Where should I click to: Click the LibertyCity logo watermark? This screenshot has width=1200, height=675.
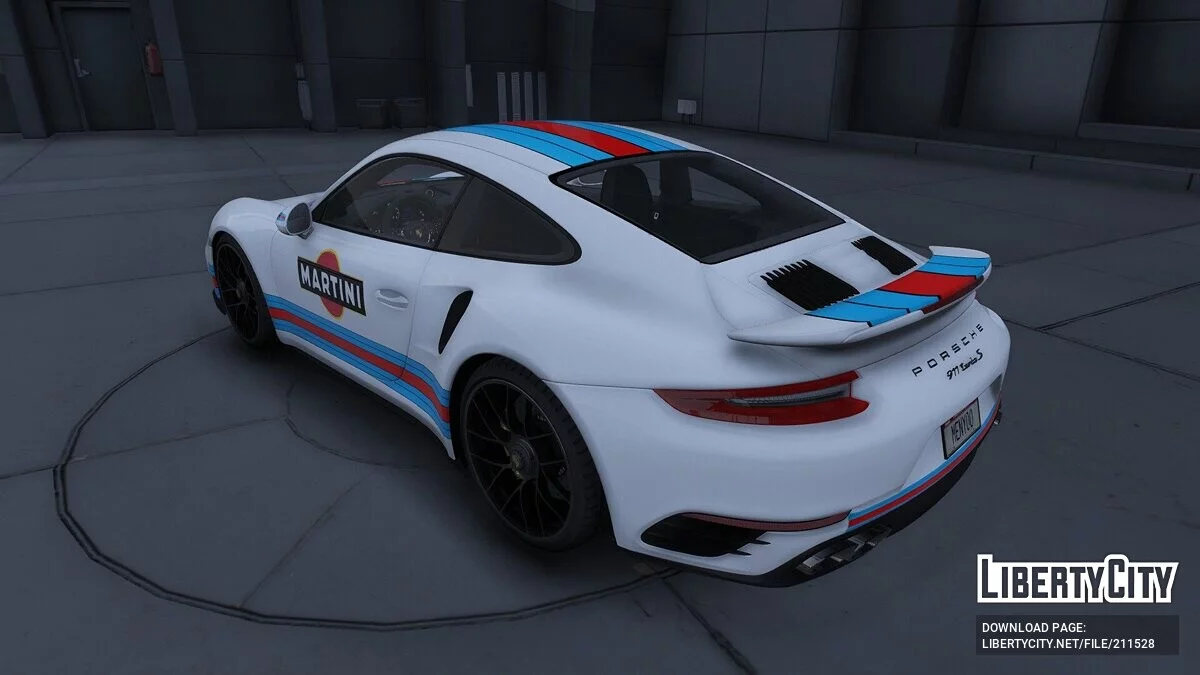pyautogui.click(x=1077, y=579)
